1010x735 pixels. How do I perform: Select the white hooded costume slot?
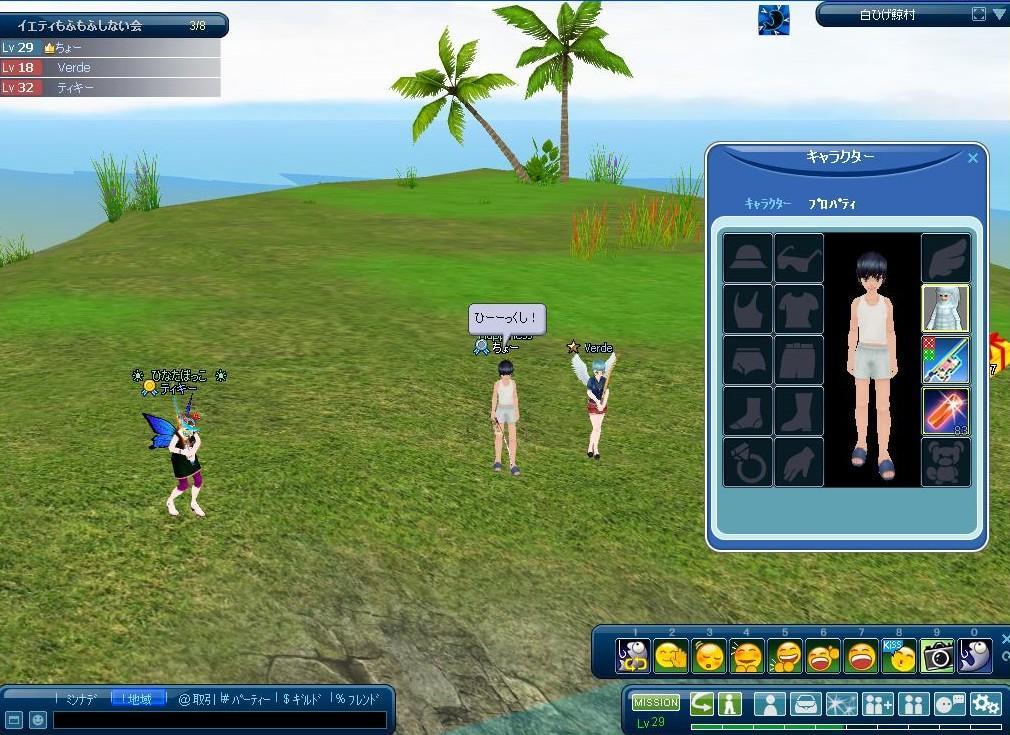pyautogui.click(x=945, y=308)
